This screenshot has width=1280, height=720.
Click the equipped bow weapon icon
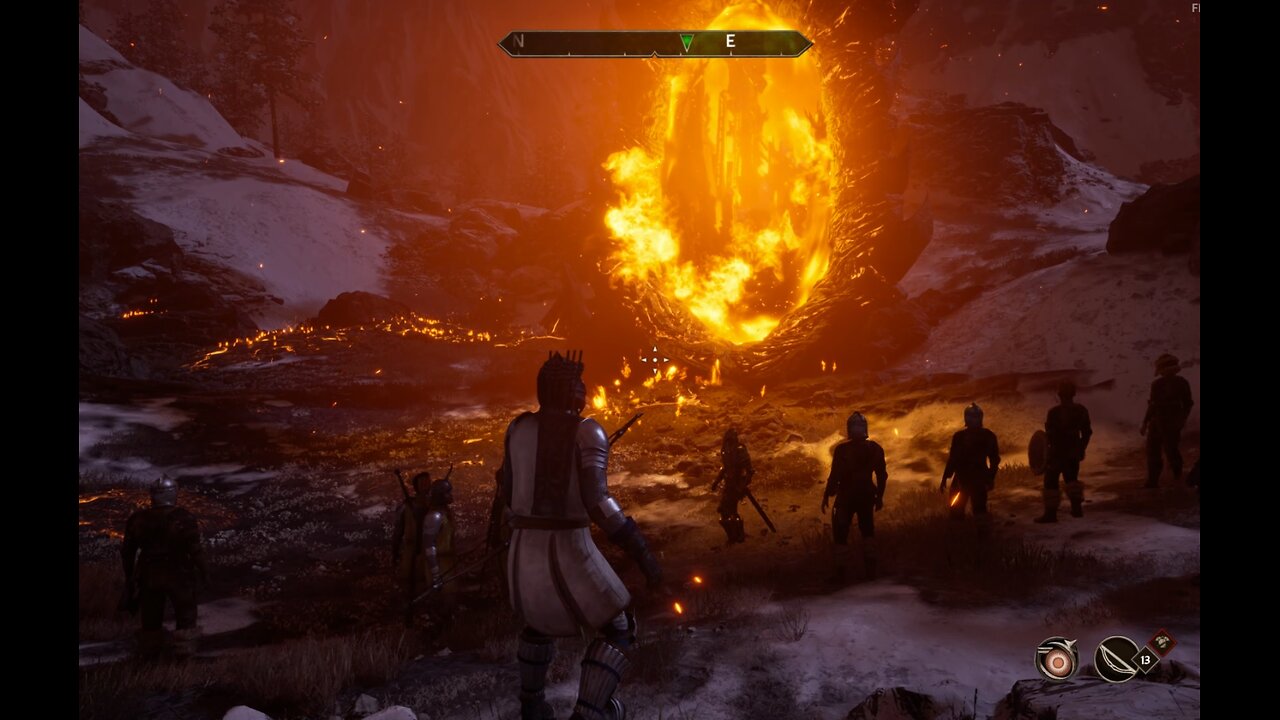click(x=1116, y=659)
